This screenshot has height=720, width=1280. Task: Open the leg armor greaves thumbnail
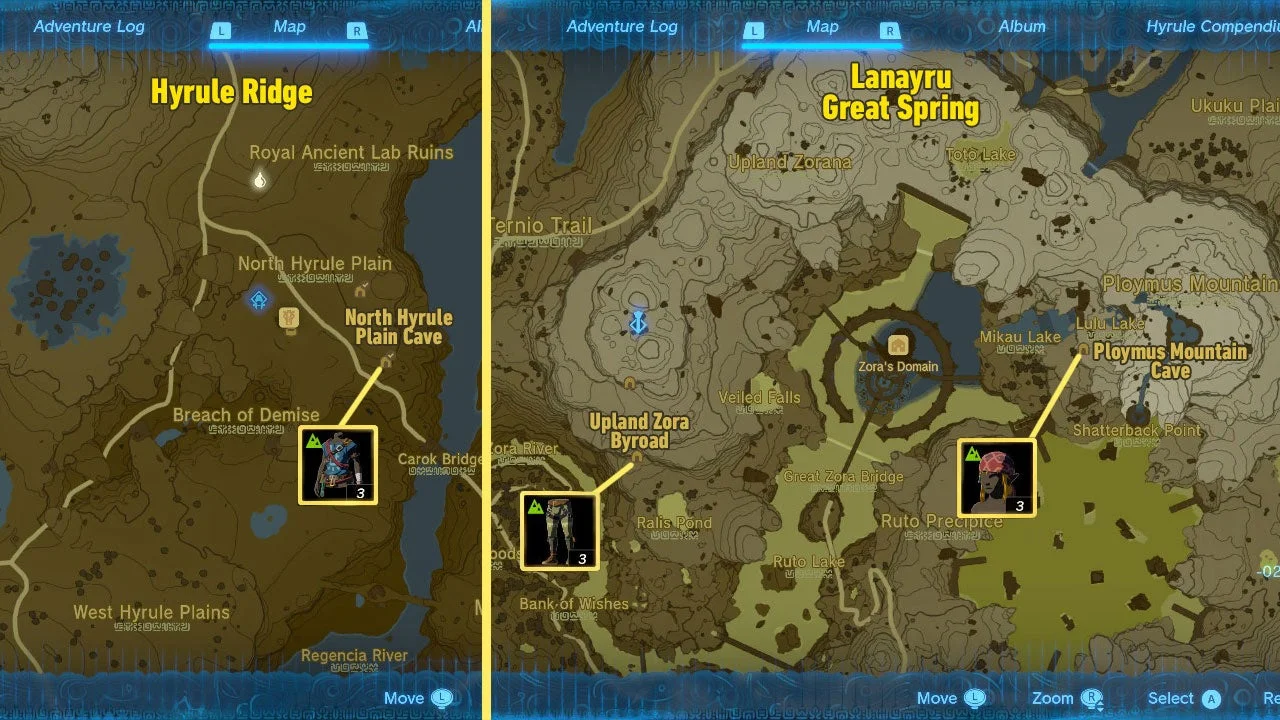point(559,530)
